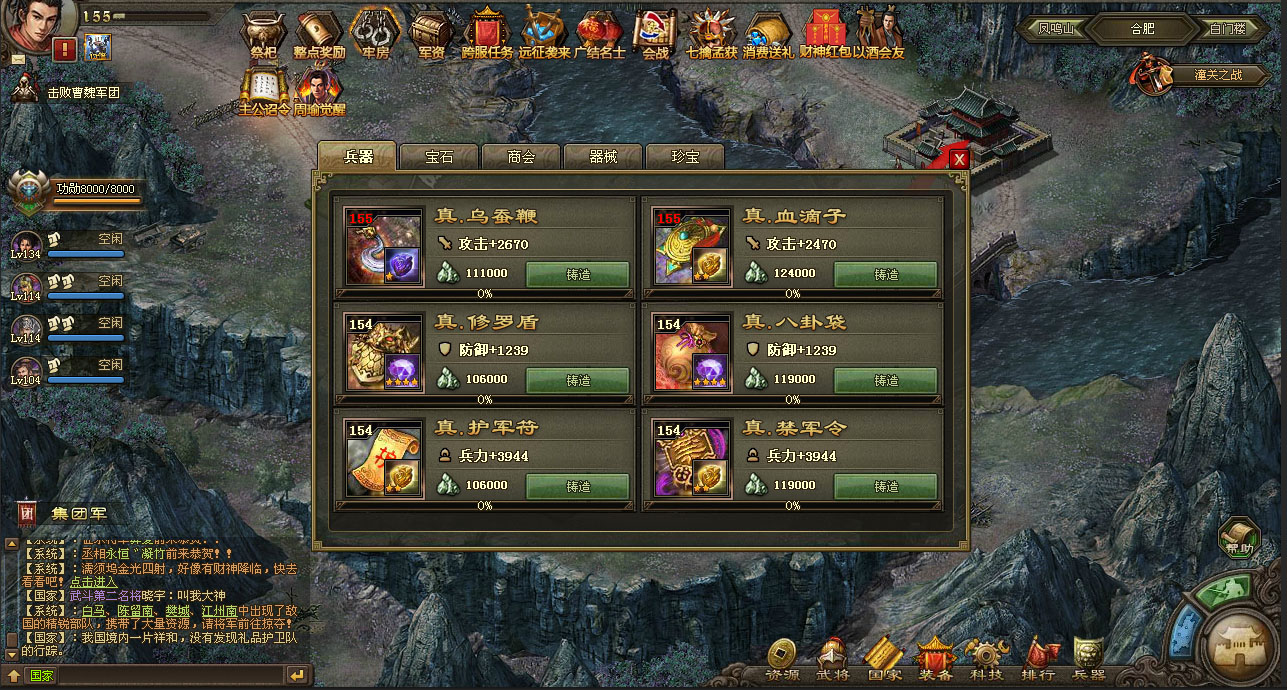Open the 武将 menu
1287x690 pixels.
833,660
